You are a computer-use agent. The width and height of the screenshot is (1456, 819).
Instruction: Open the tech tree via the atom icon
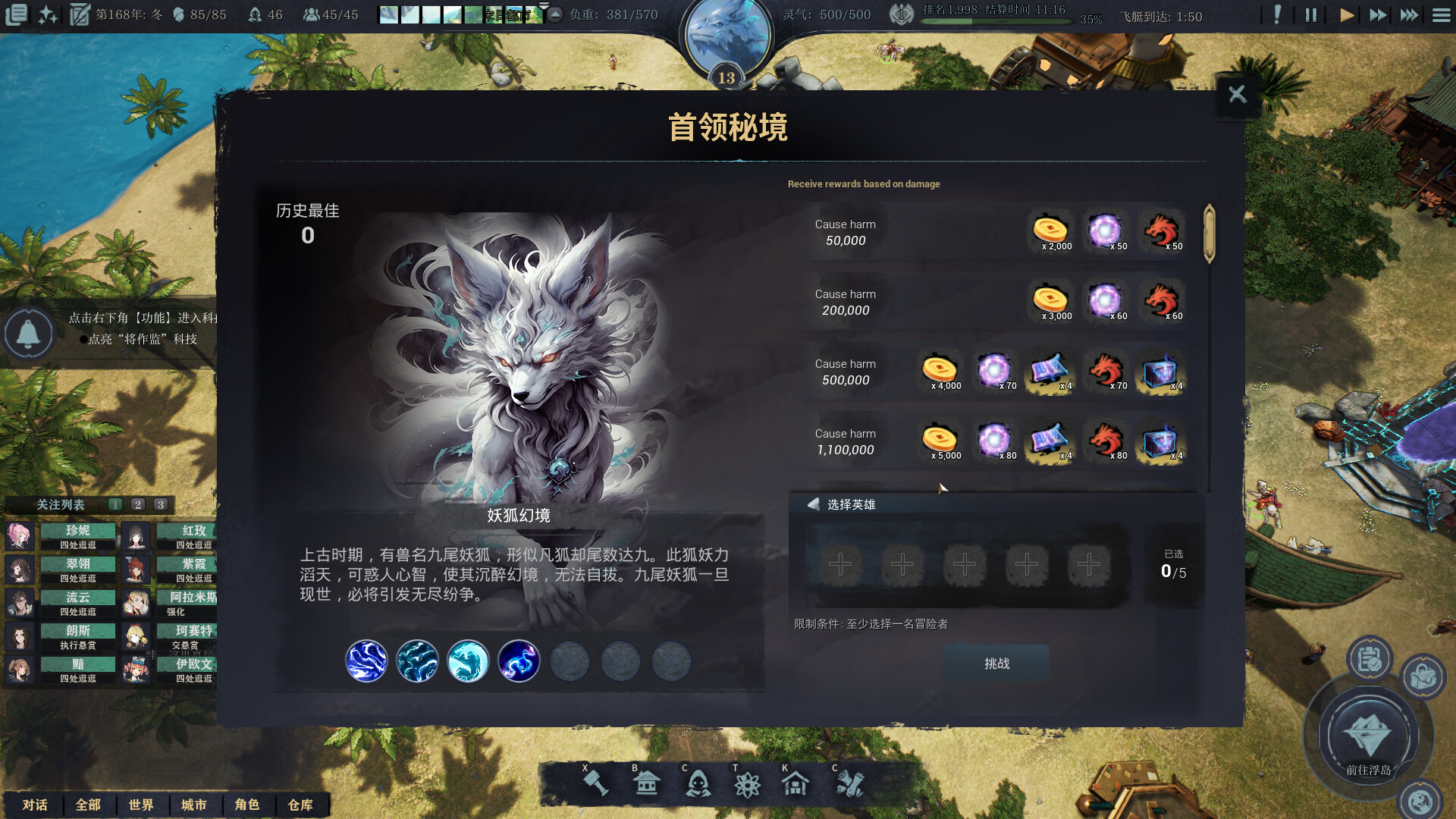(748, 783)
